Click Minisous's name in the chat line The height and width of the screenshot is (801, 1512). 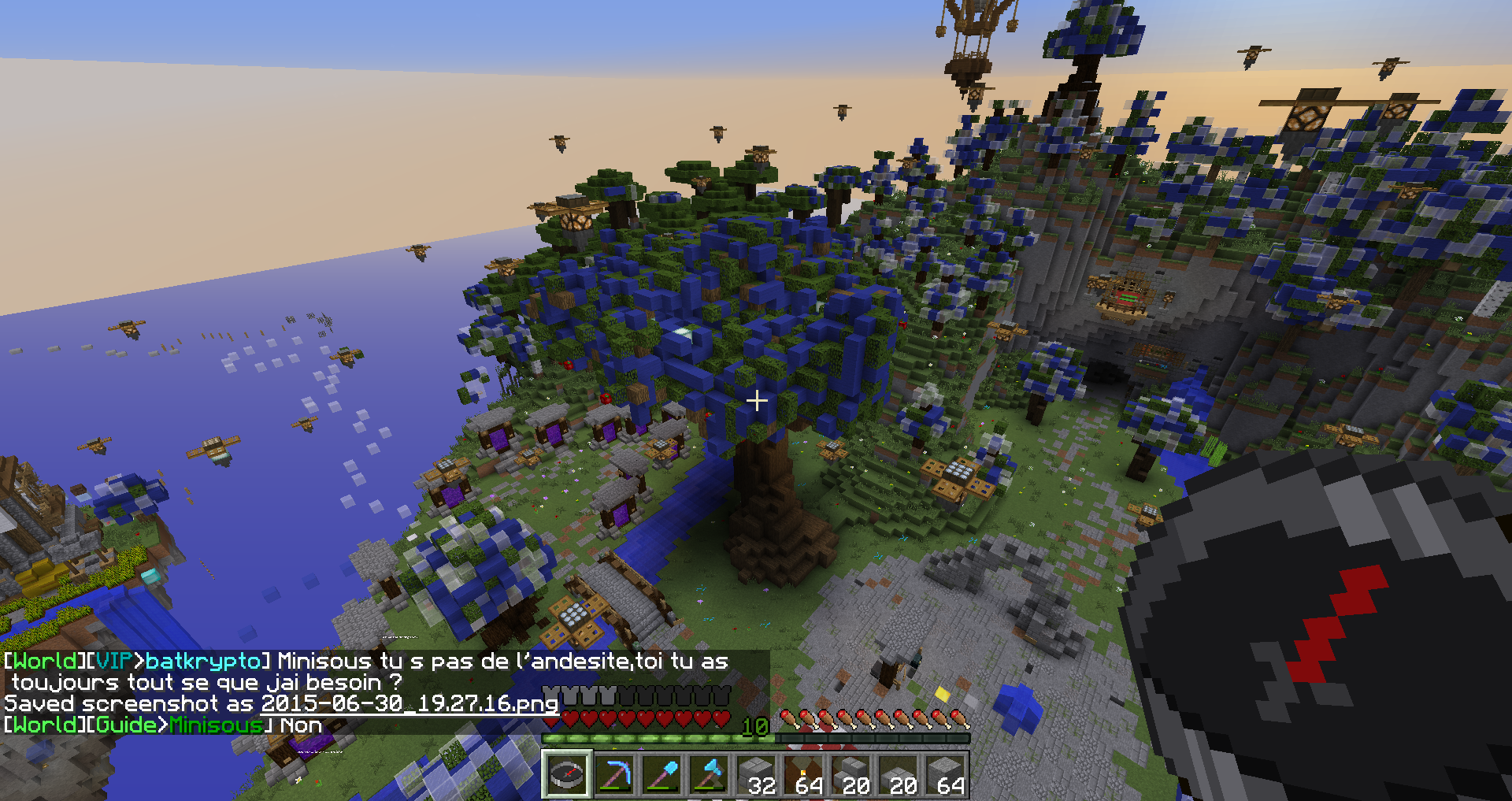[215, 725]
